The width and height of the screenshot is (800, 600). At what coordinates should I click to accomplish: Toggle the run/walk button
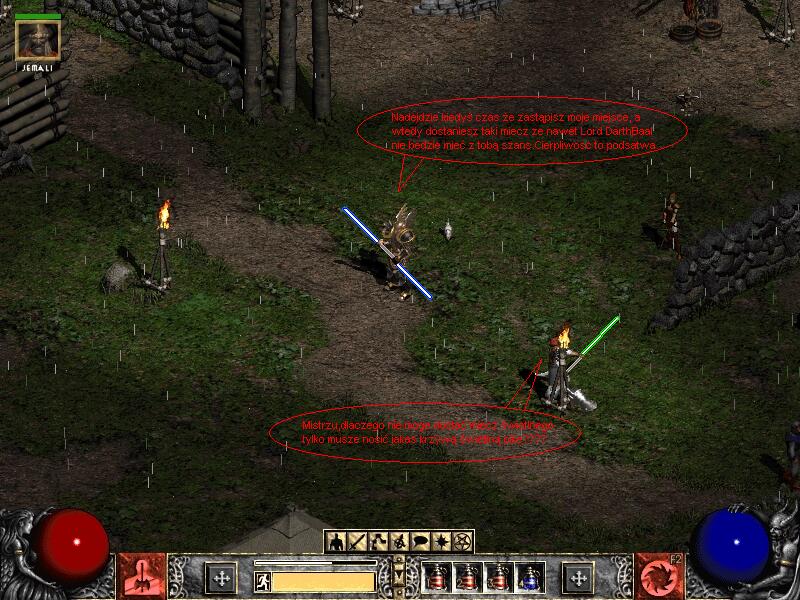(x=264, y=581)
